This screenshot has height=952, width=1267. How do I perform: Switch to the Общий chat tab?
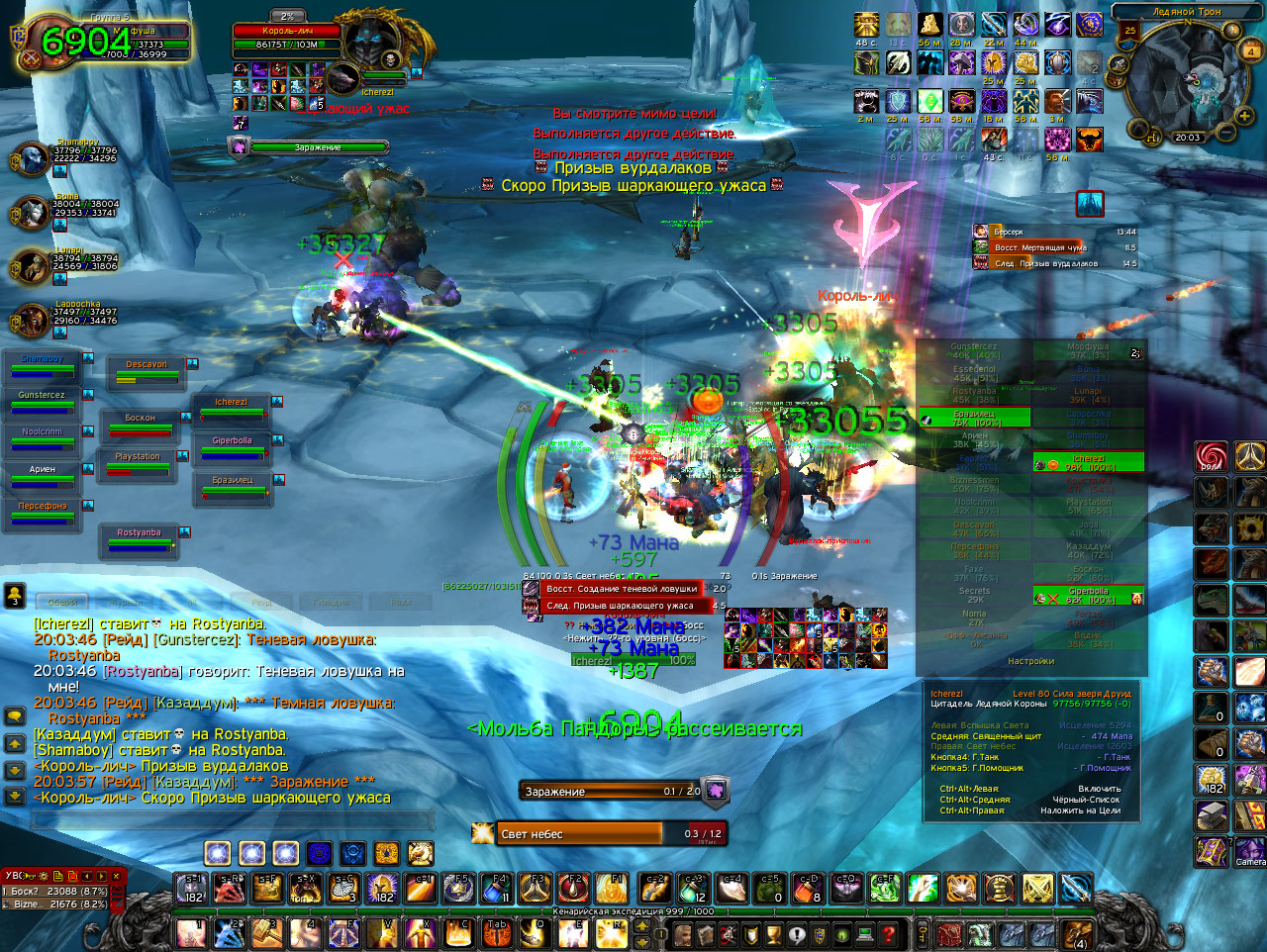click(x=63, y=602)
